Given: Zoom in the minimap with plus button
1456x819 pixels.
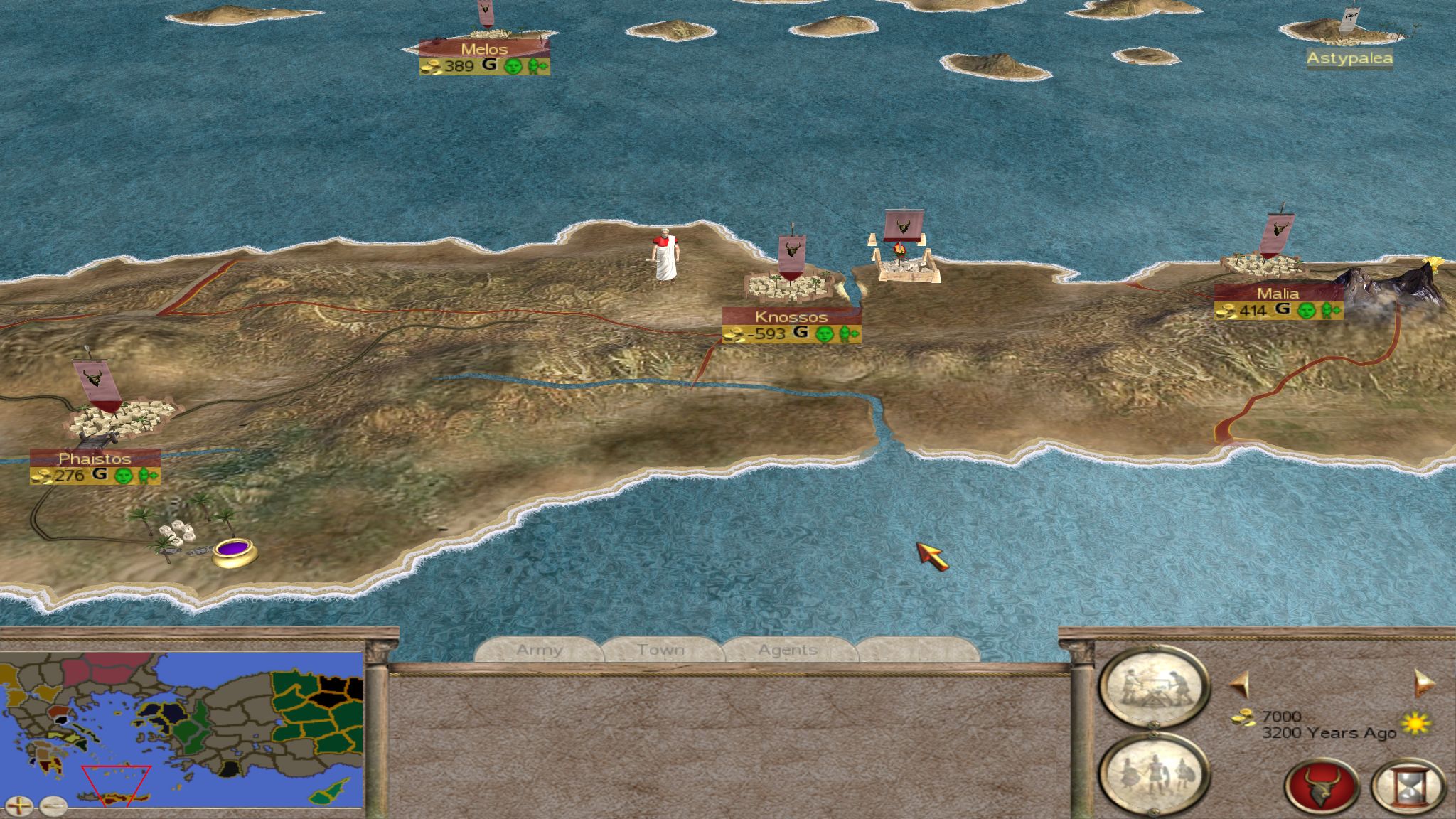Looking at the screenshot, I should [22, 806].
